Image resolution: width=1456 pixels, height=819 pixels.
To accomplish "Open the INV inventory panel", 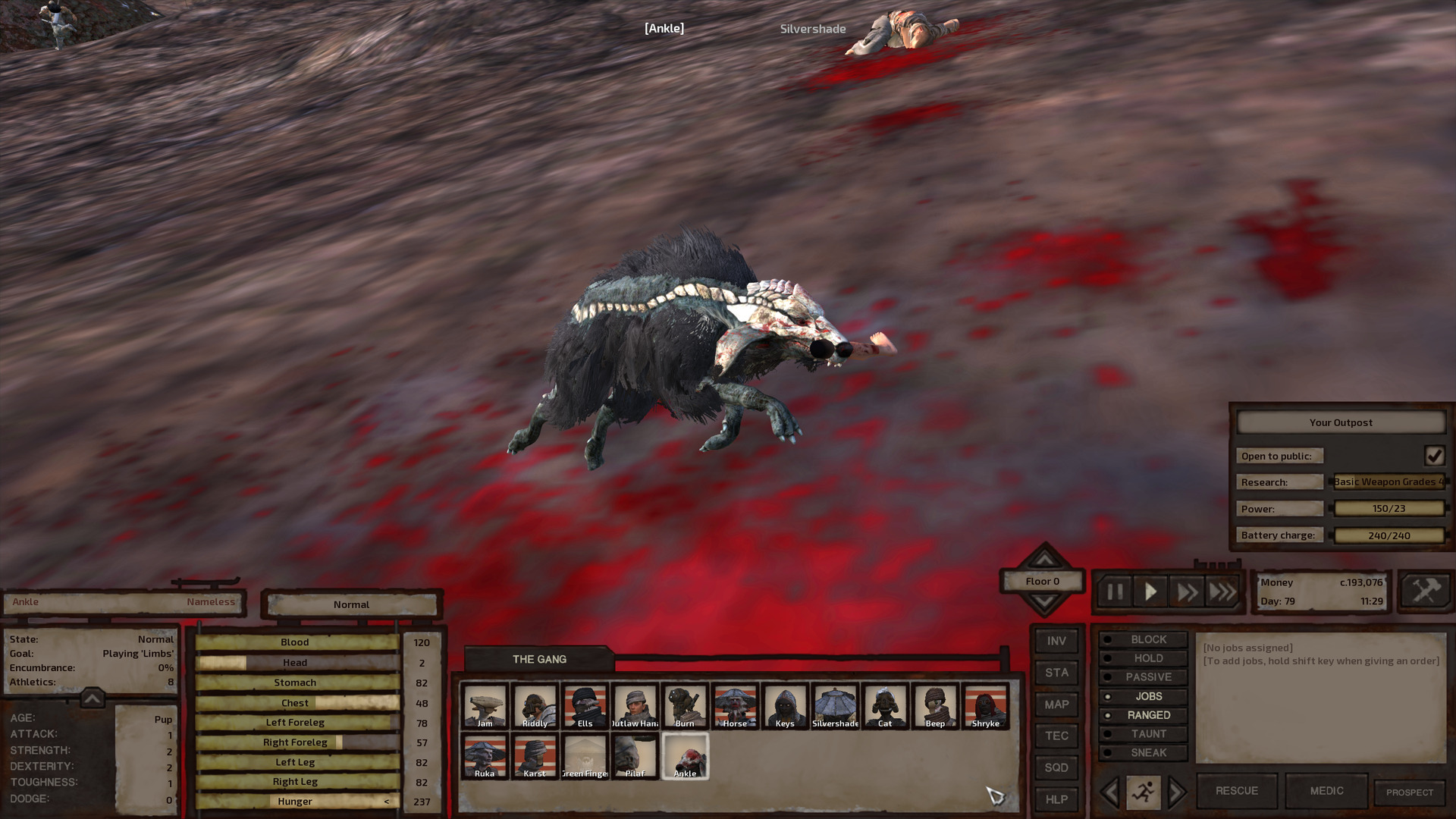I will click(1056, 641).
